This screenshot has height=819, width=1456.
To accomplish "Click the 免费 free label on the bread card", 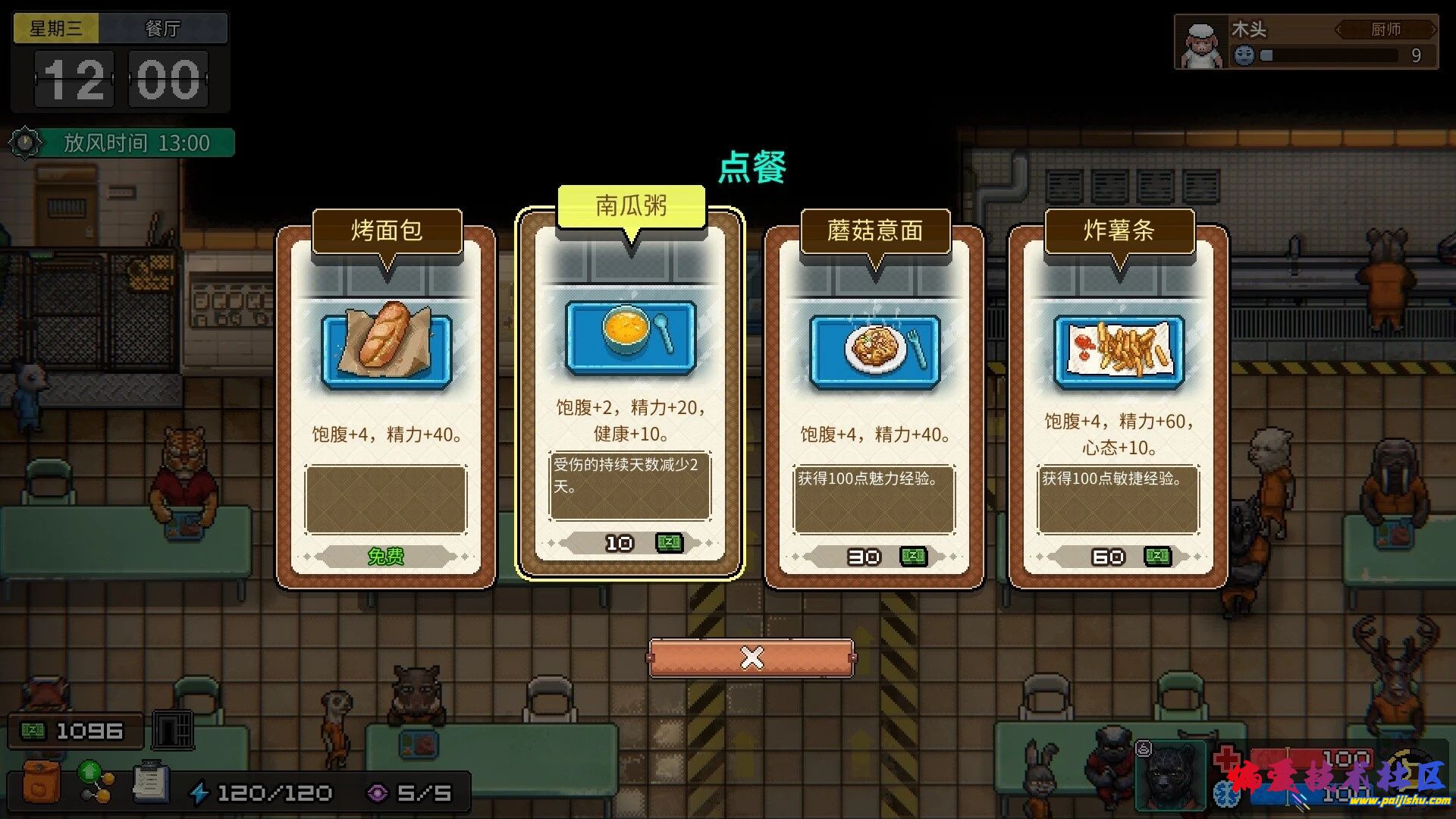I will (x=387, y=556).
